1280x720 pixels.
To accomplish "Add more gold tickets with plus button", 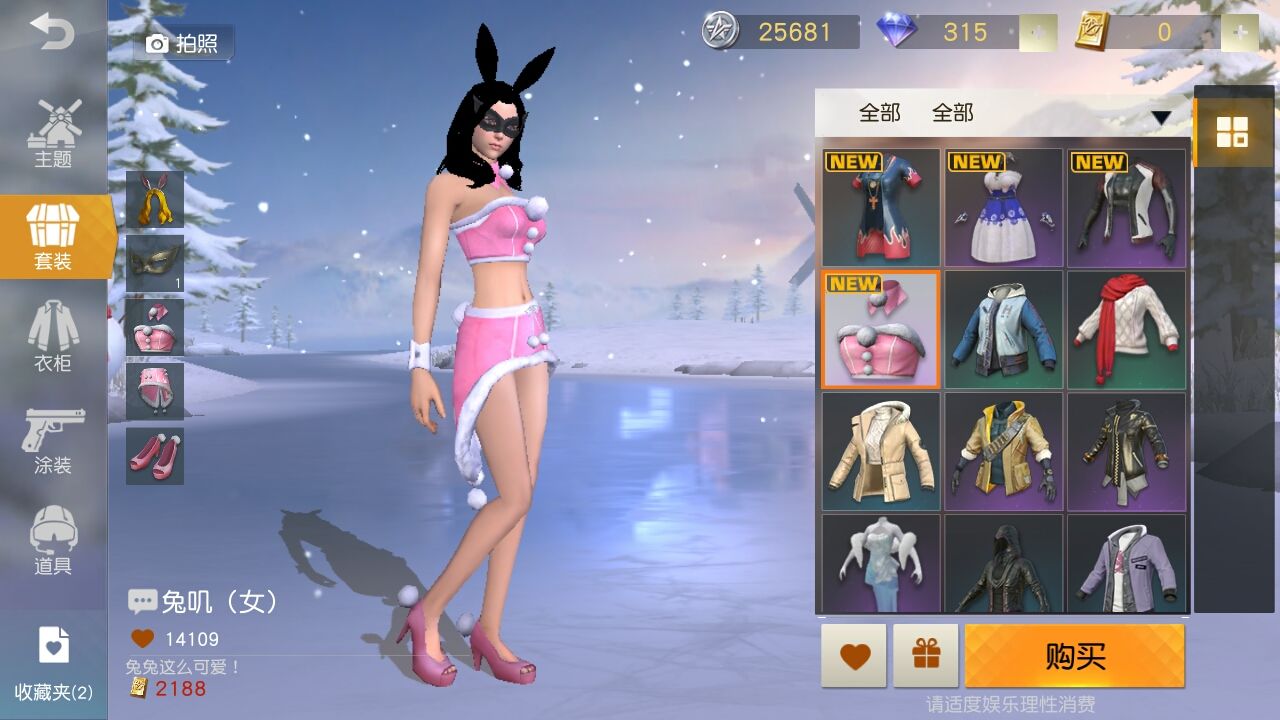I will click(x=1240, y=33).
